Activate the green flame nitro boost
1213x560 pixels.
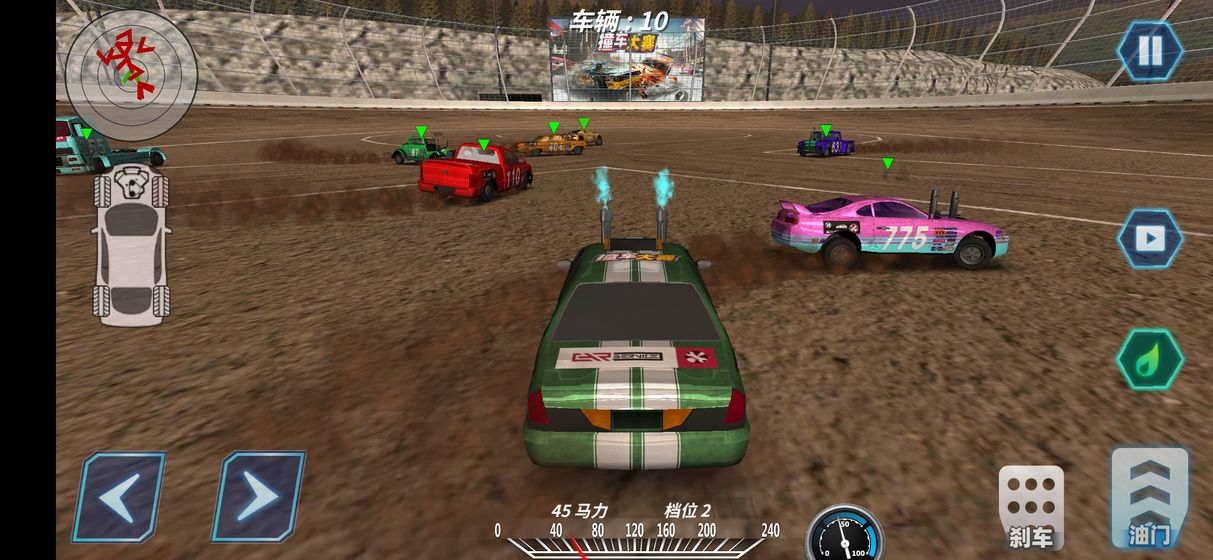(1150, 360)
